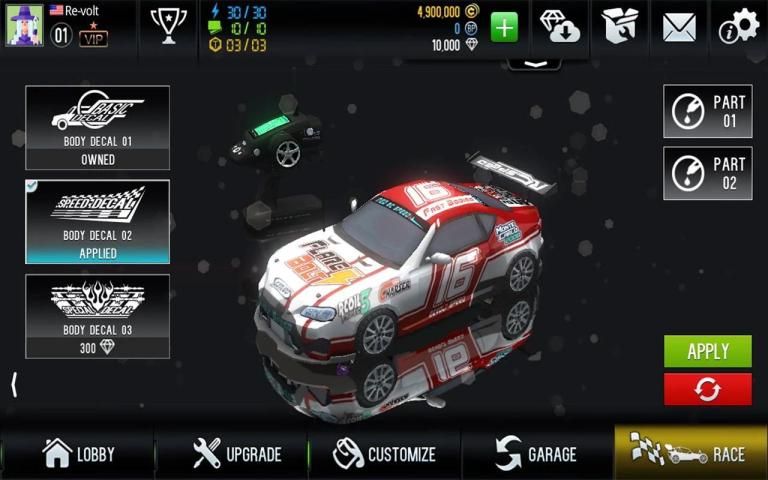Go to the Lobby
The width and height of the screenshot is (768, 480).
click(78, 454)
